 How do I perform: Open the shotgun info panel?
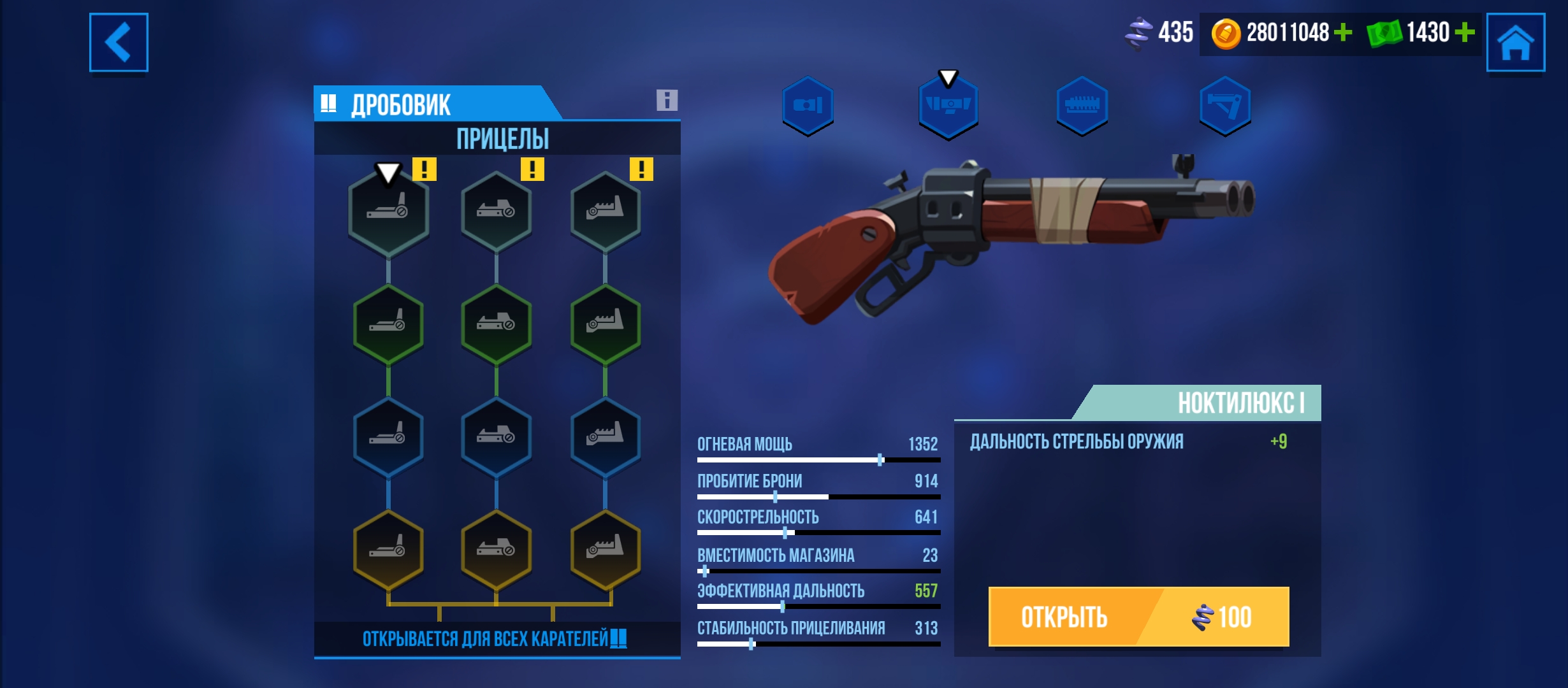pos(667,100)
